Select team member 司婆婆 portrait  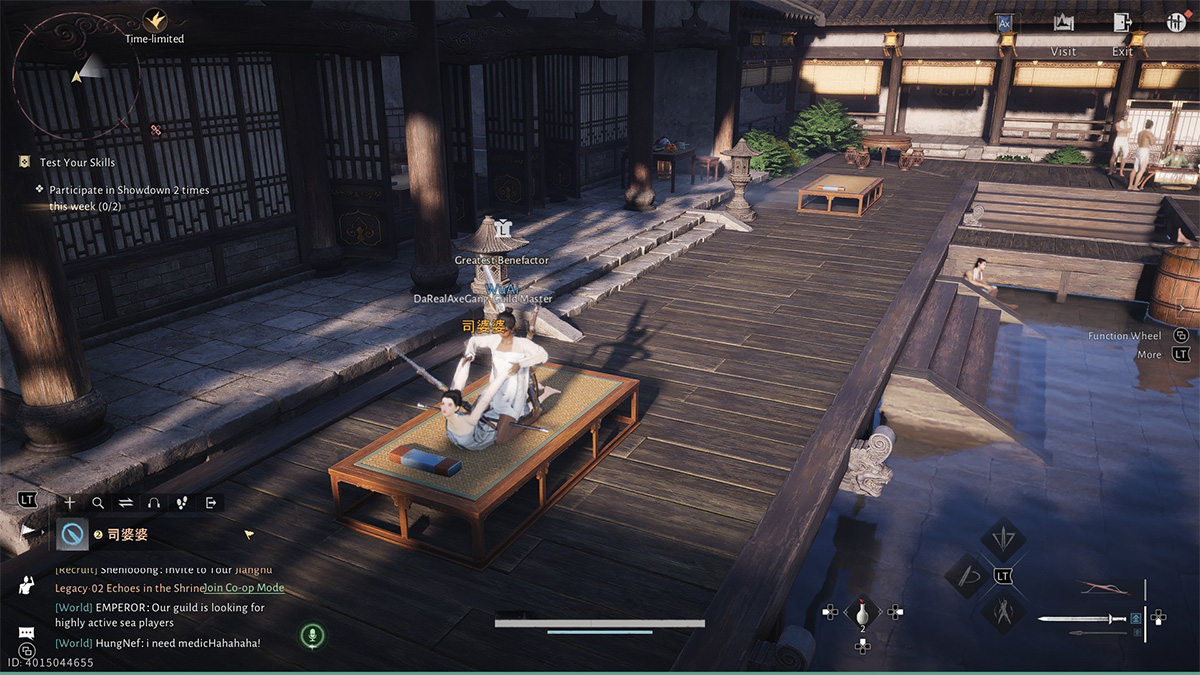pos(72,535)
